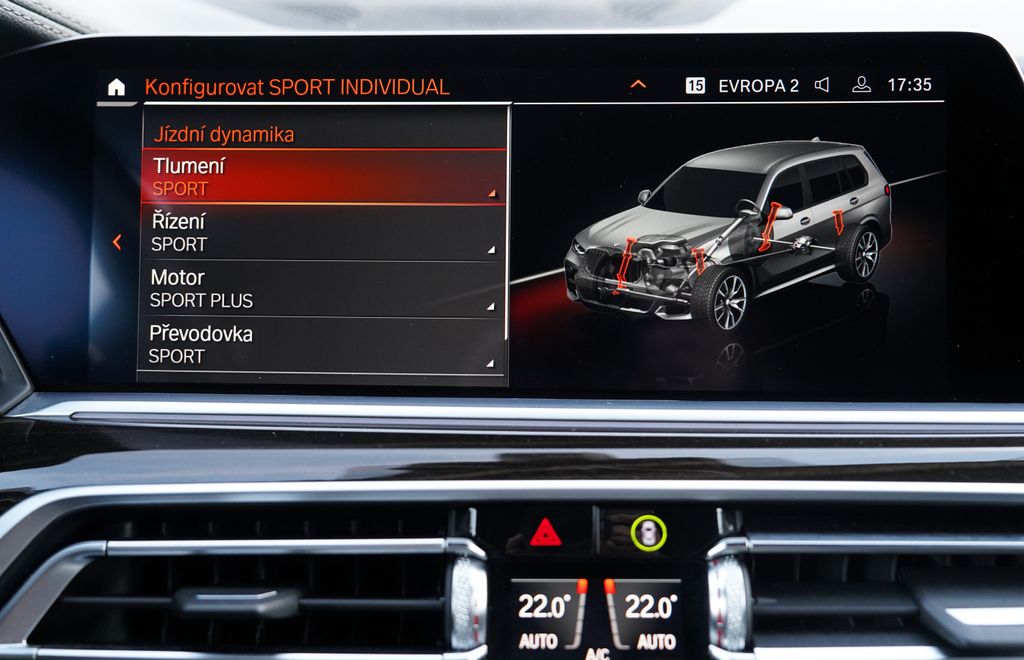Go to the home screen icon

click(117, 87)
